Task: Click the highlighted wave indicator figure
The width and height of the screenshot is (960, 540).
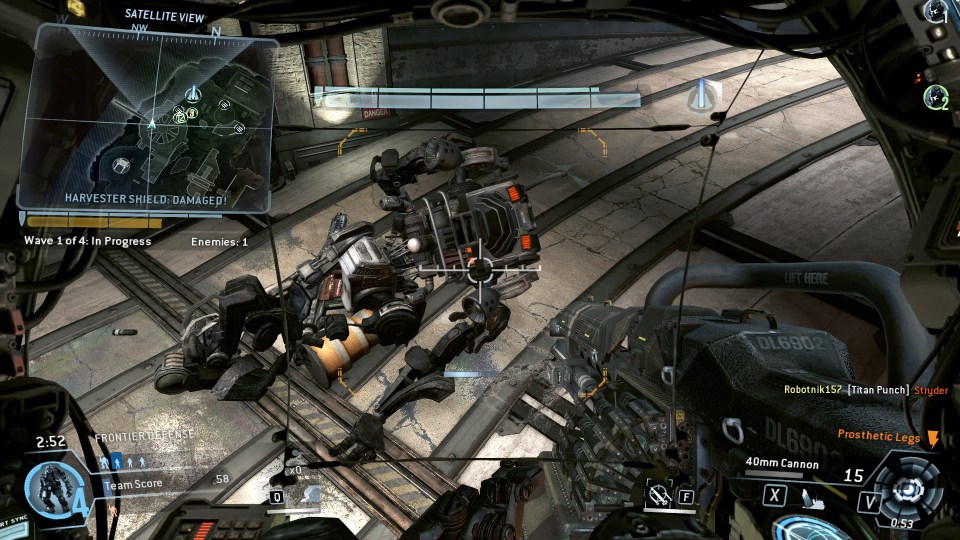Action: coord(115,462)
